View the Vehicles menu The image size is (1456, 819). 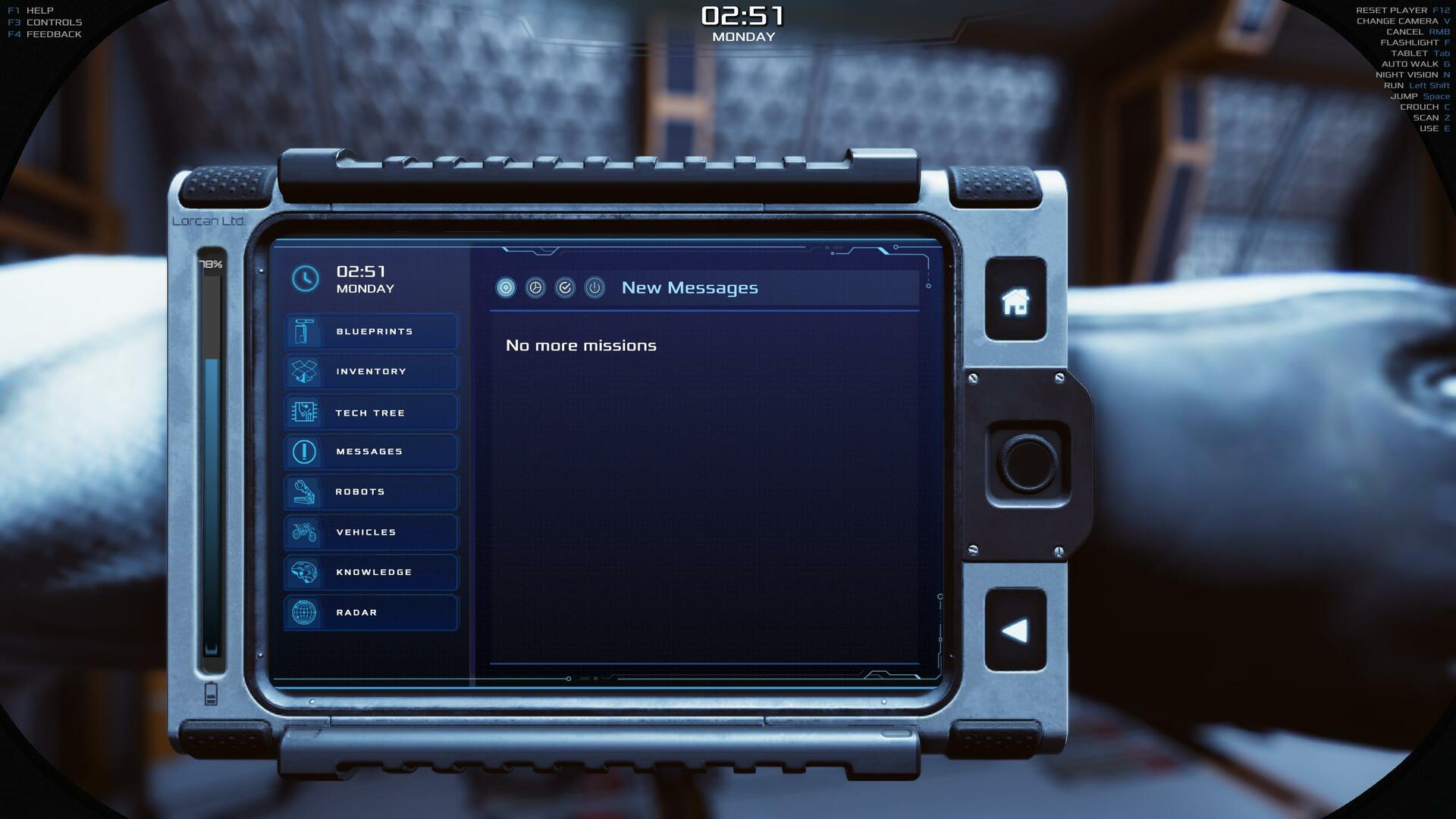click(371, 532)
